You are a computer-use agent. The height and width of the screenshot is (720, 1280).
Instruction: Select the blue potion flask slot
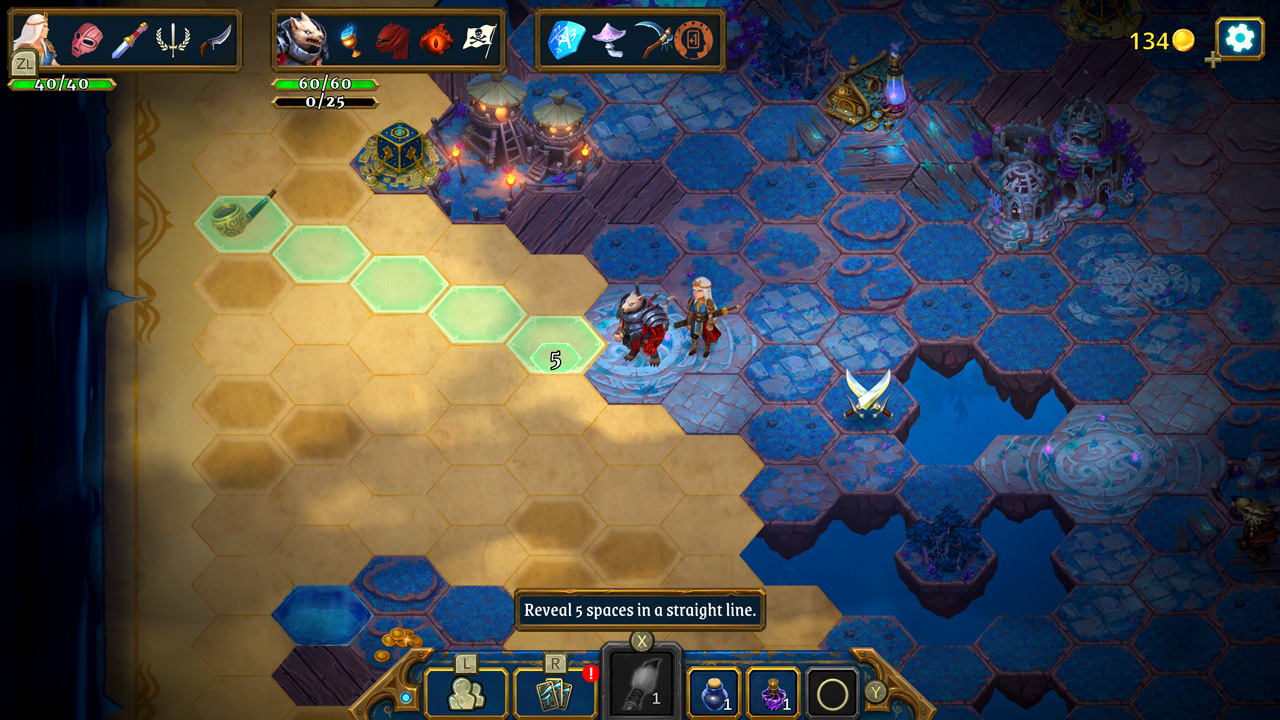[x=714, y=693]
